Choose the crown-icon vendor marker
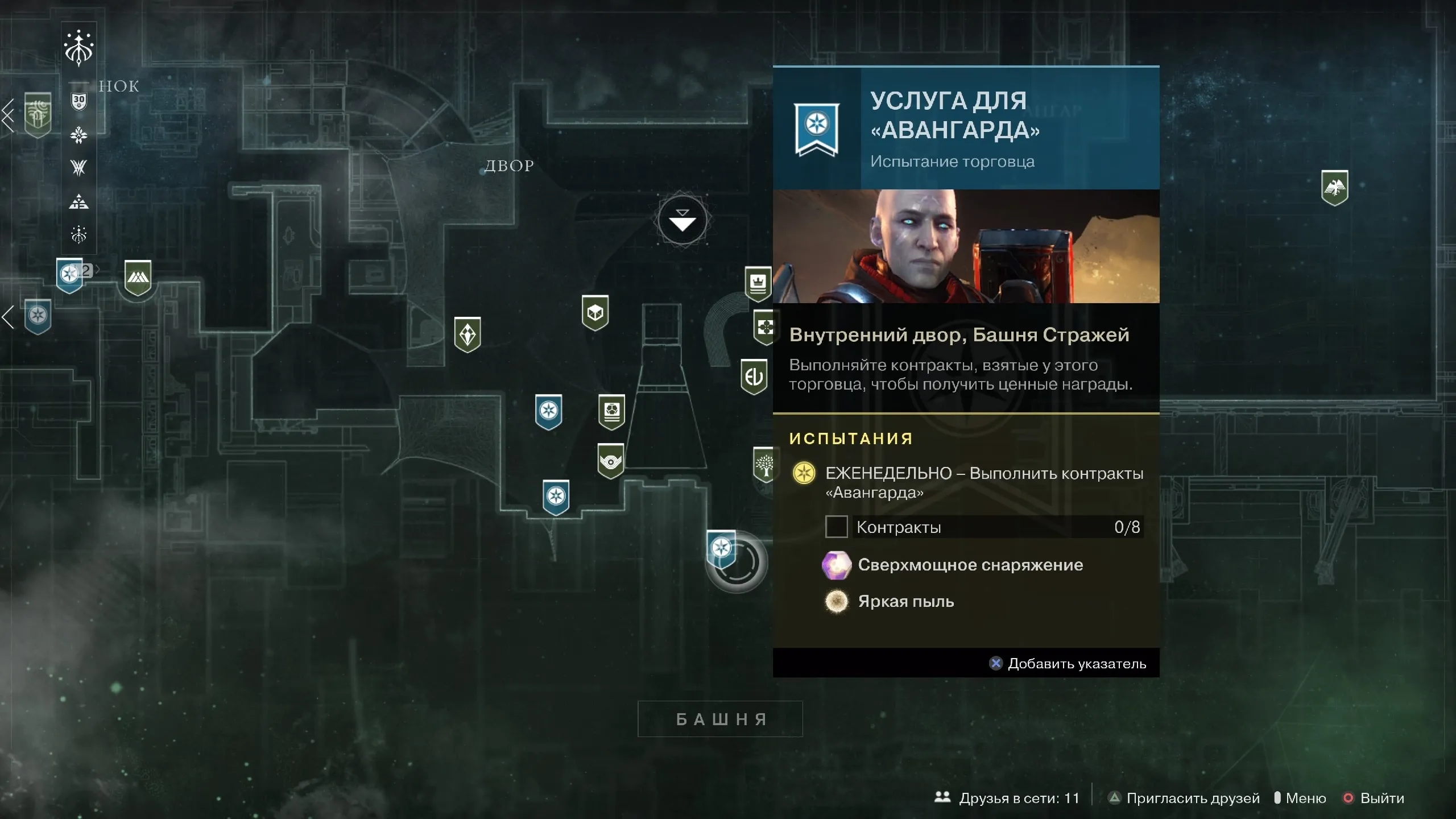This screenshot has width=1456, height=819. coord(758,283)
